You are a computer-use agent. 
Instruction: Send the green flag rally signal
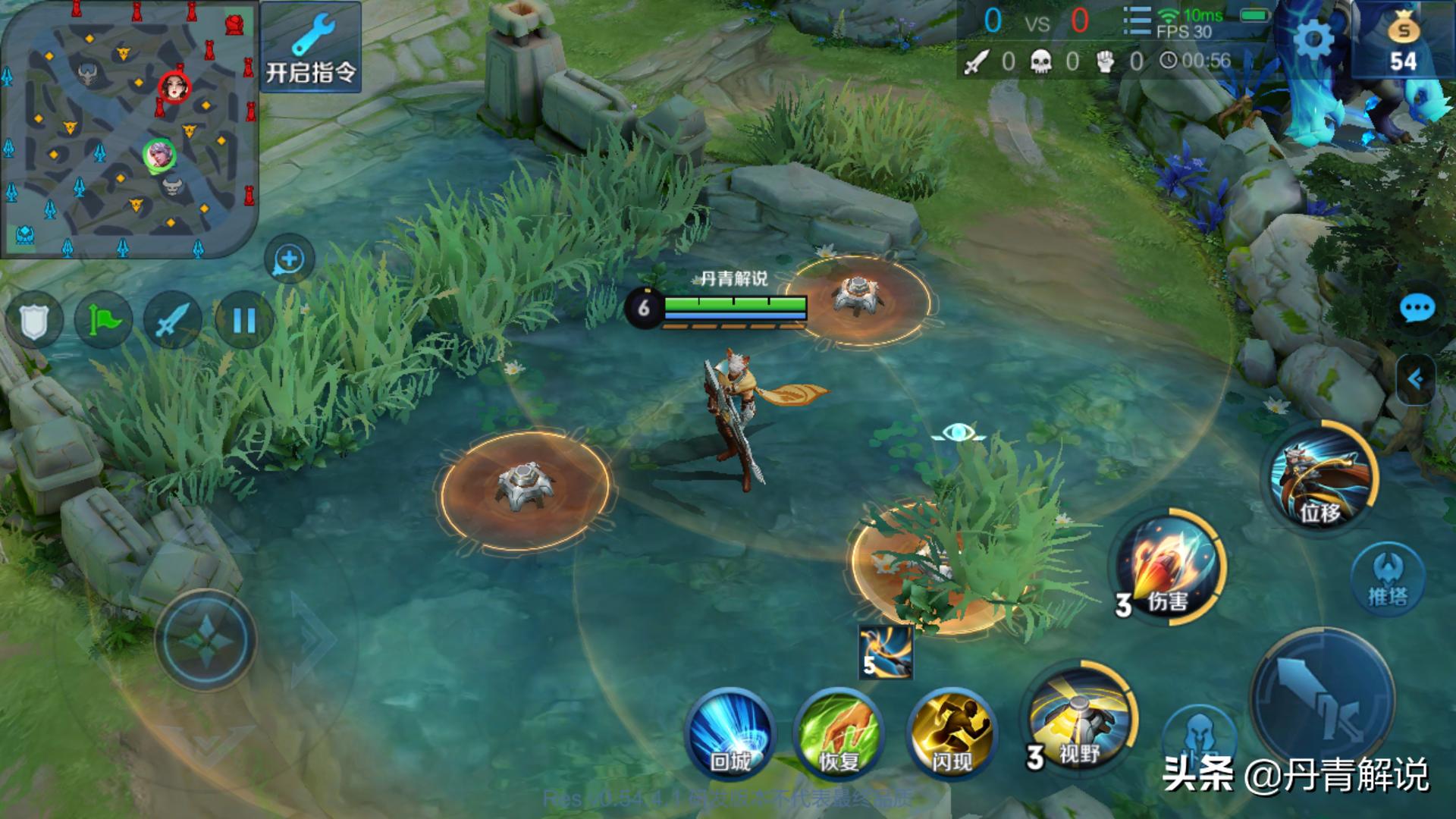coord(103,320)
